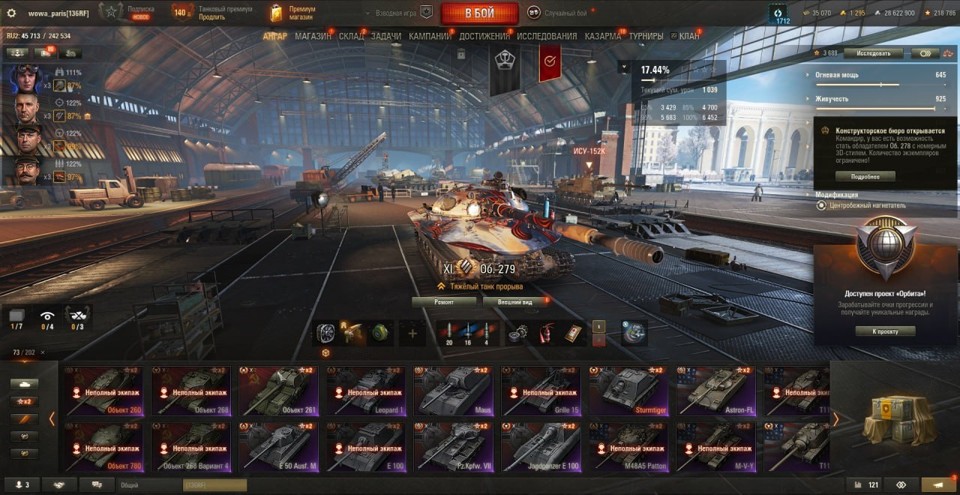Open the МАГАЗИН (store) tab
The width and height of the screenshot is (960, 495).
pos(313,36)
